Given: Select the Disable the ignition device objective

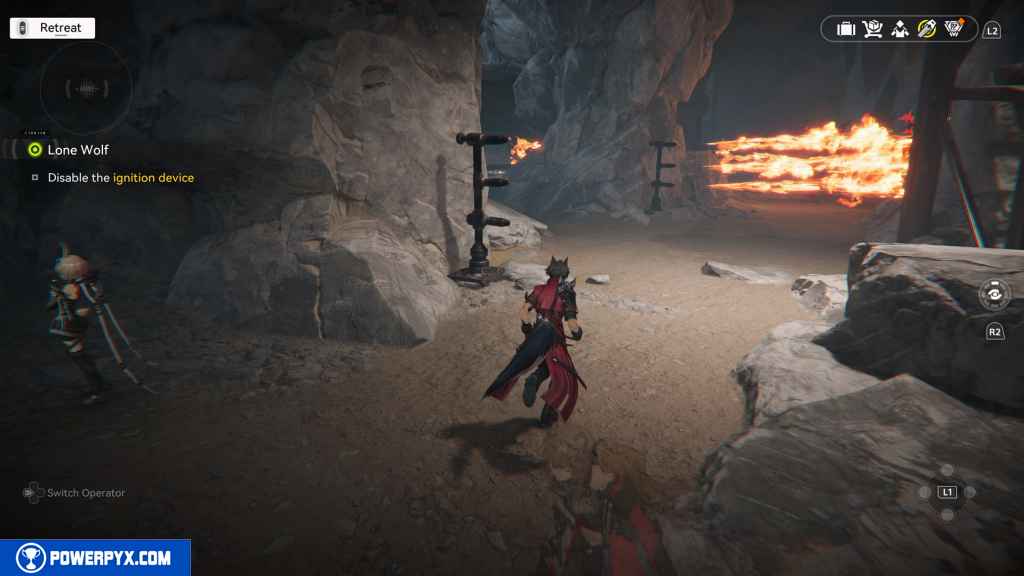Looking at the screenshot, I should click(x=120, y=178).
